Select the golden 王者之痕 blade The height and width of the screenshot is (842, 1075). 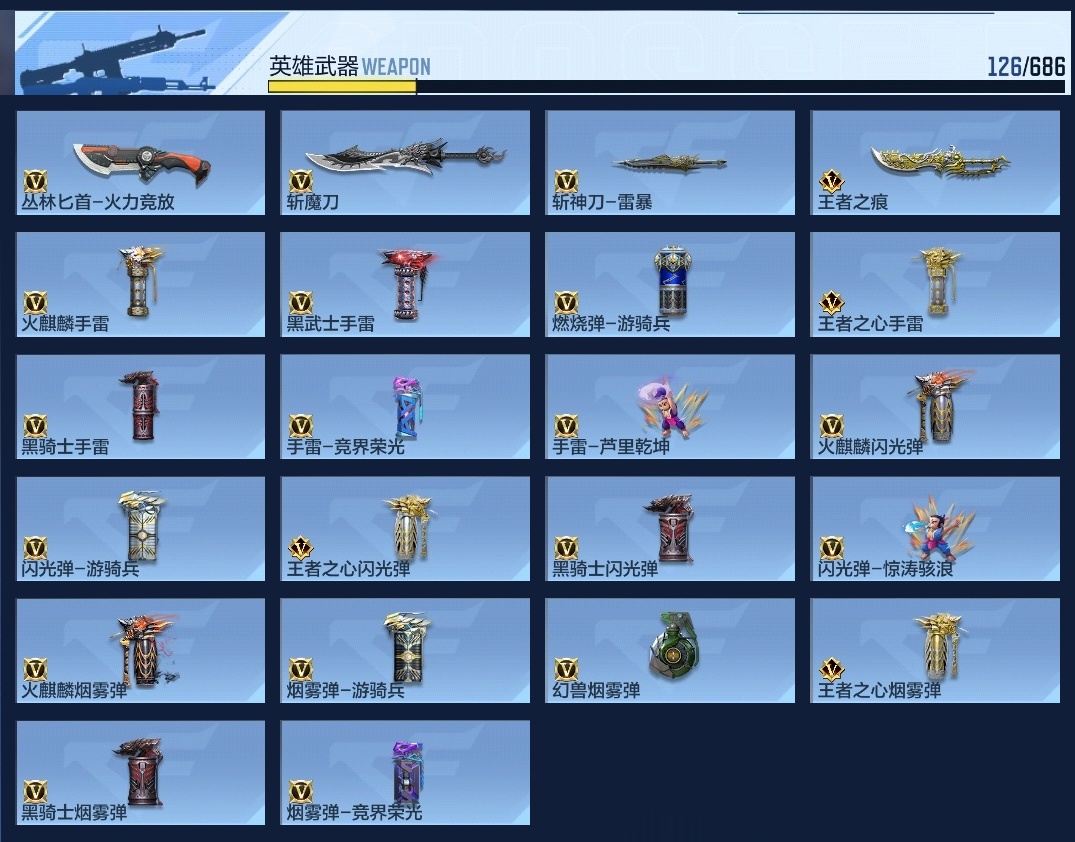click(935, 162)
